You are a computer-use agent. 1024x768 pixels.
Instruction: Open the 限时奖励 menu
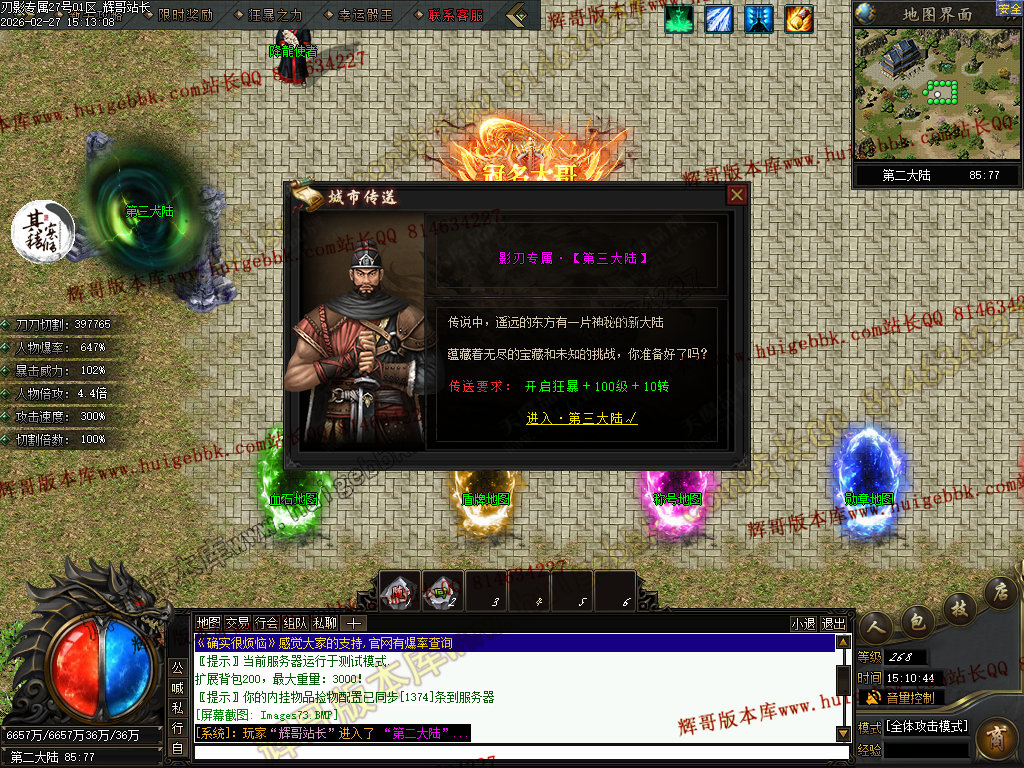tap(186, 15)
